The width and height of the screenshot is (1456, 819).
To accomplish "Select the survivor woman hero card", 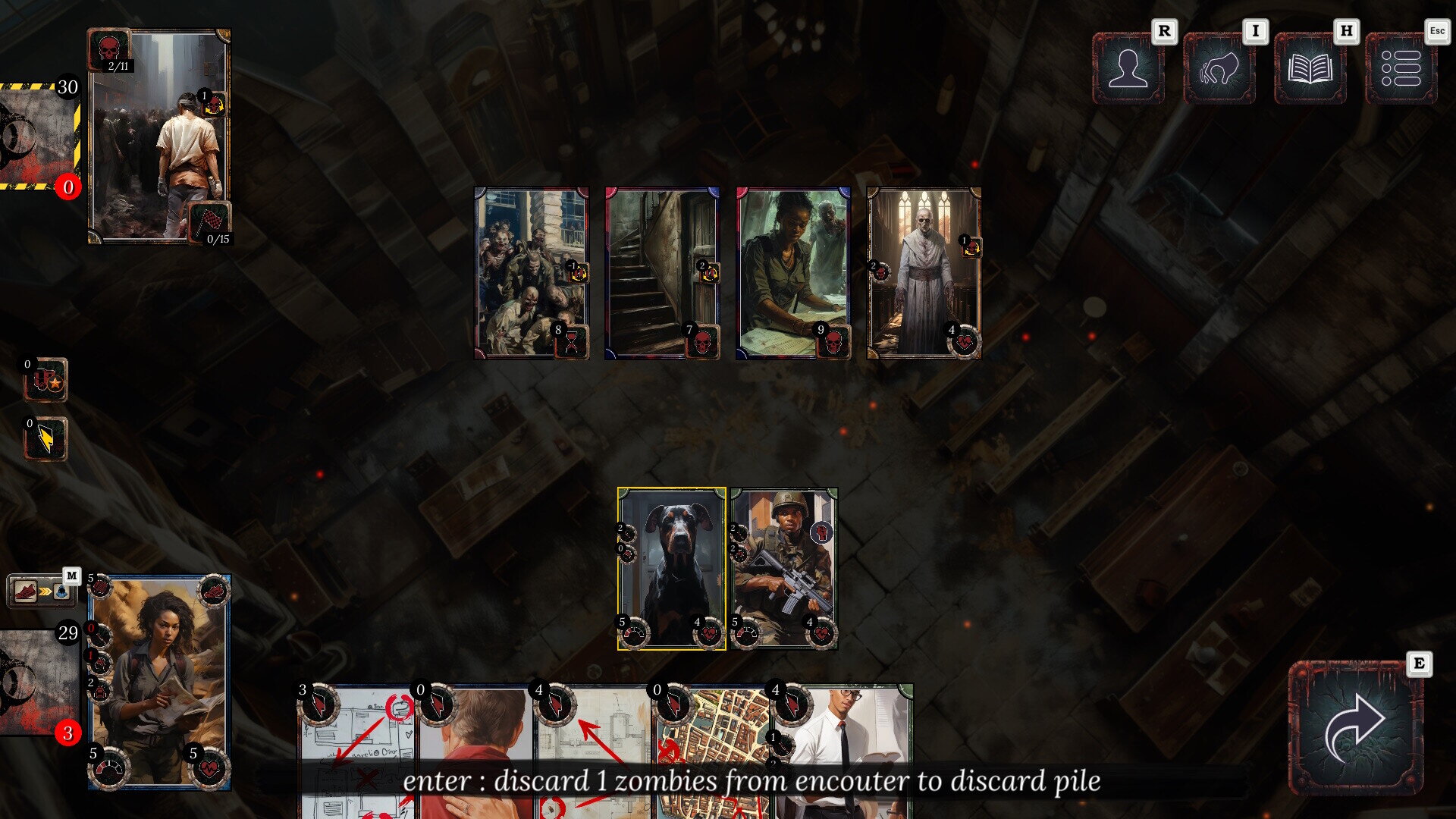I will pyautogui.click(x=159, y=682).
